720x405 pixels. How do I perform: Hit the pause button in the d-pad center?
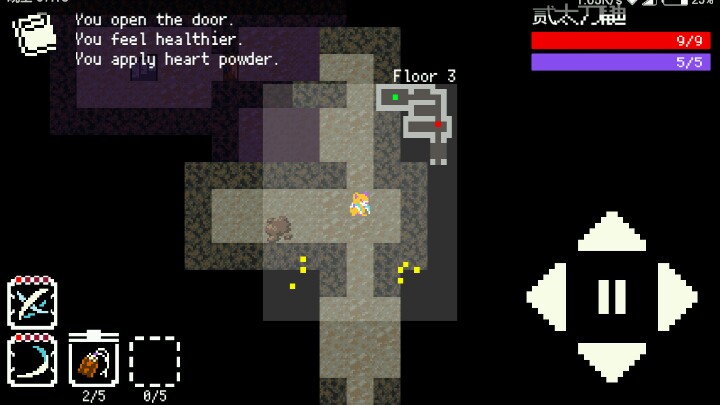(x=612, y=297)
